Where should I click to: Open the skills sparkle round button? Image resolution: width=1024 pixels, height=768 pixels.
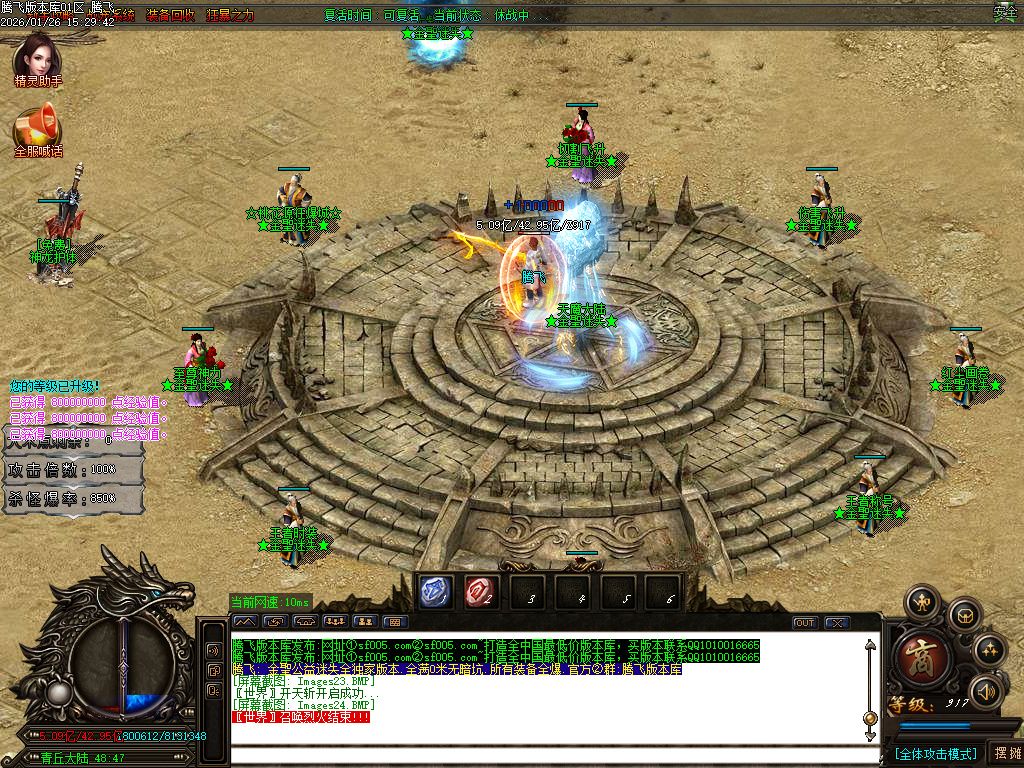coord(990,650)
